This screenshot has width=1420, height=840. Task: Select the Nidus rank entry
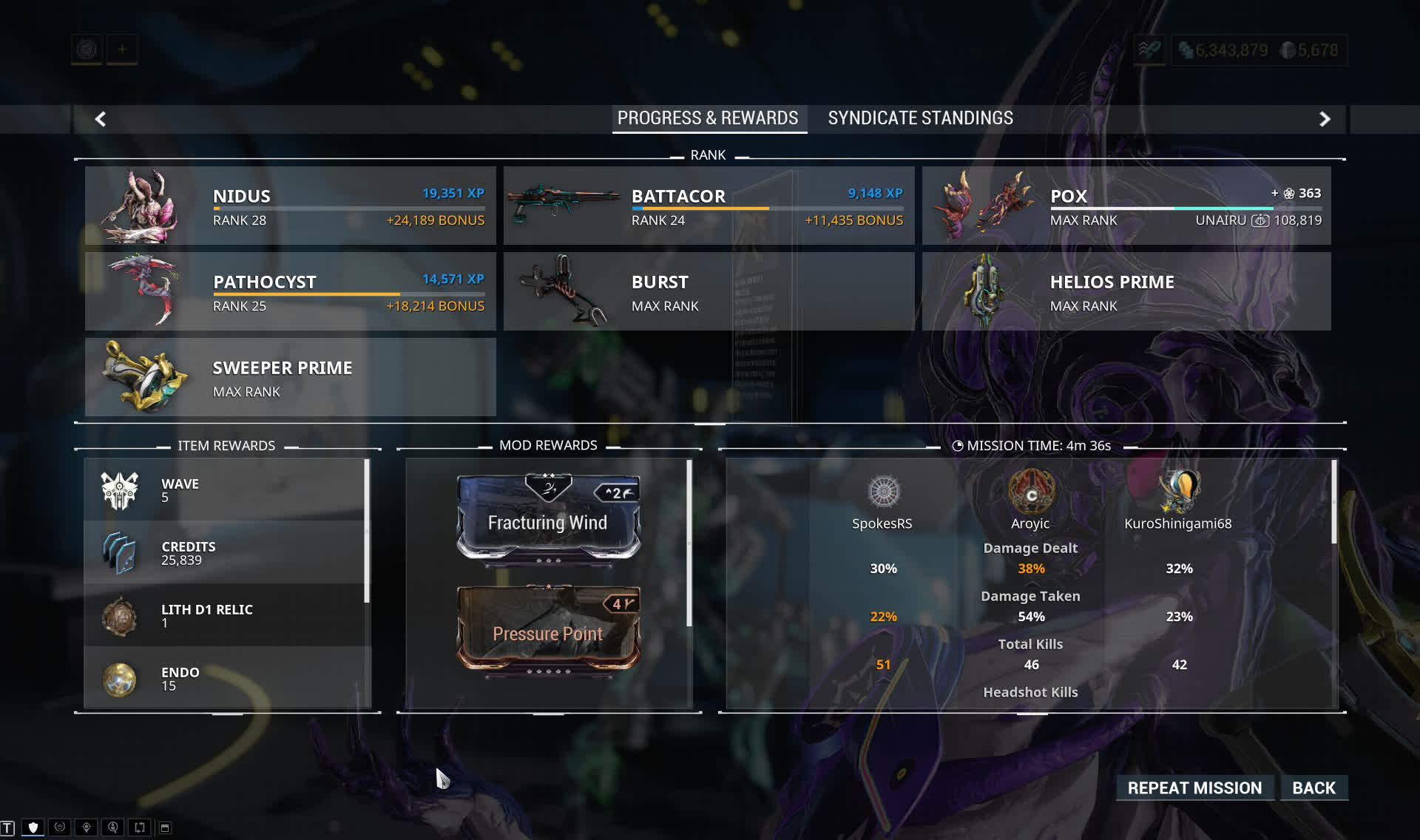tap(290, 206)
